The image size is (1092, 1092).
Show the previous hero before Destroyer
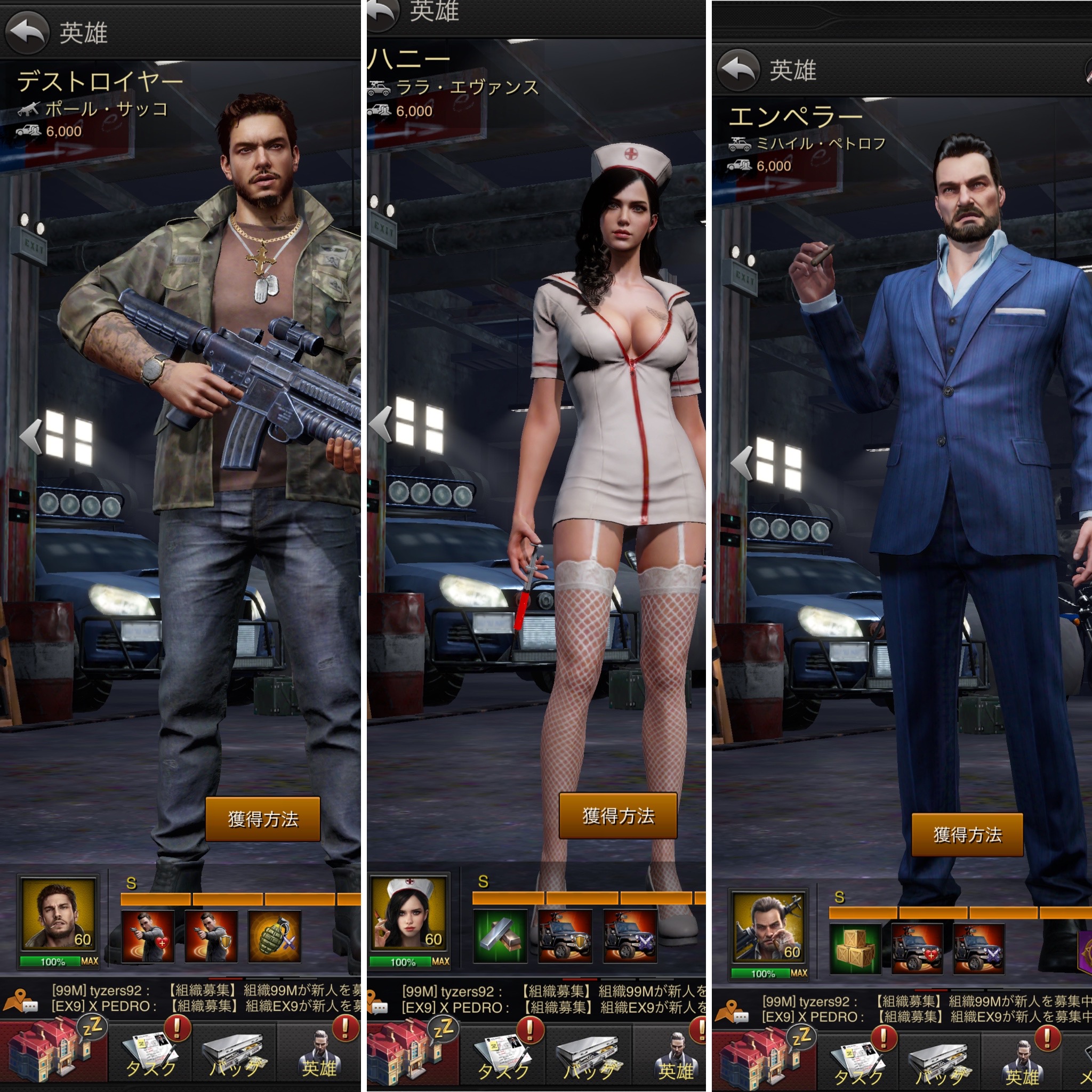pos(30,436)
